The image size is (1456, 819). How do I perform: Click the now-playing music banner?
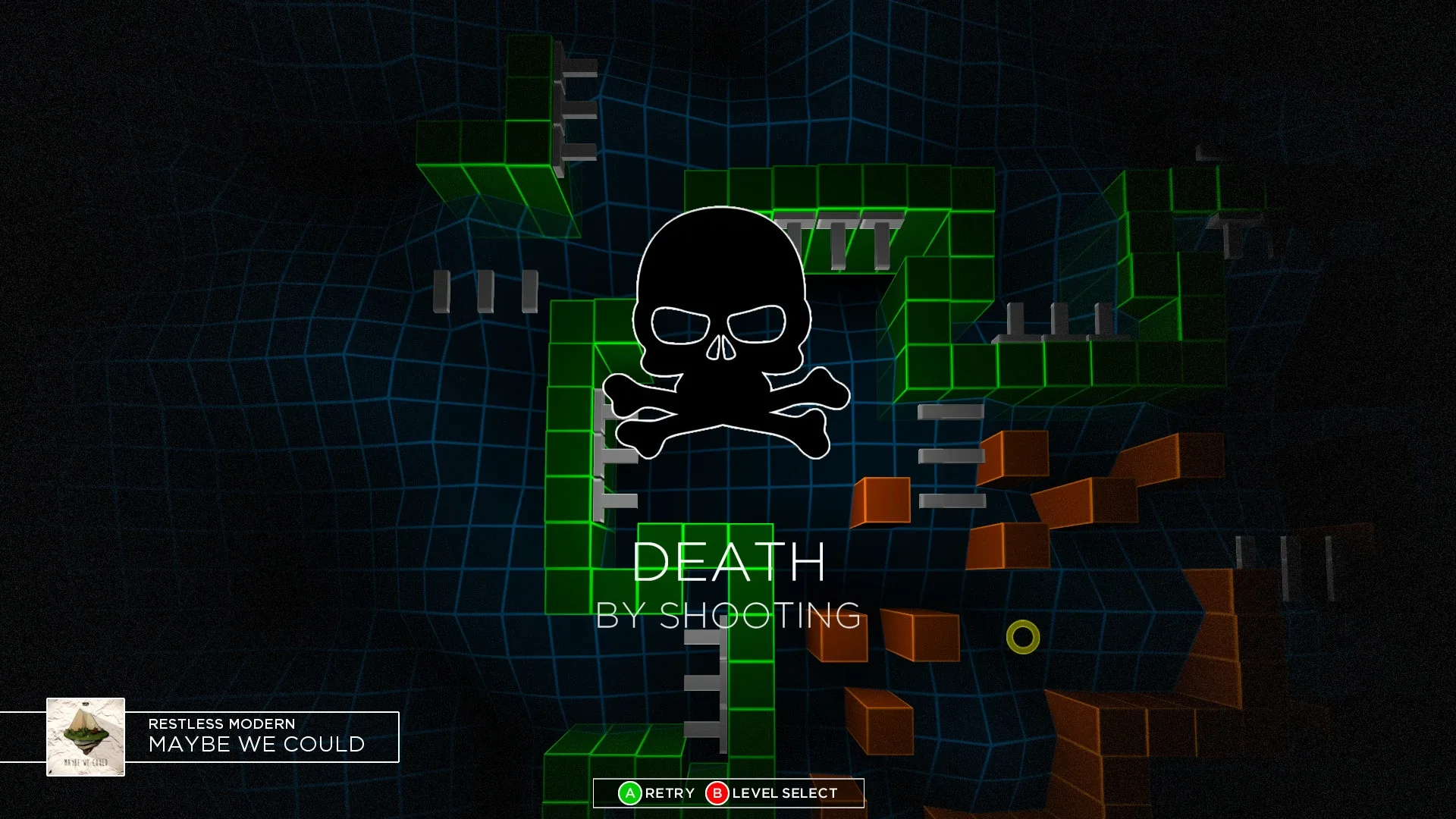pos(227,736)
